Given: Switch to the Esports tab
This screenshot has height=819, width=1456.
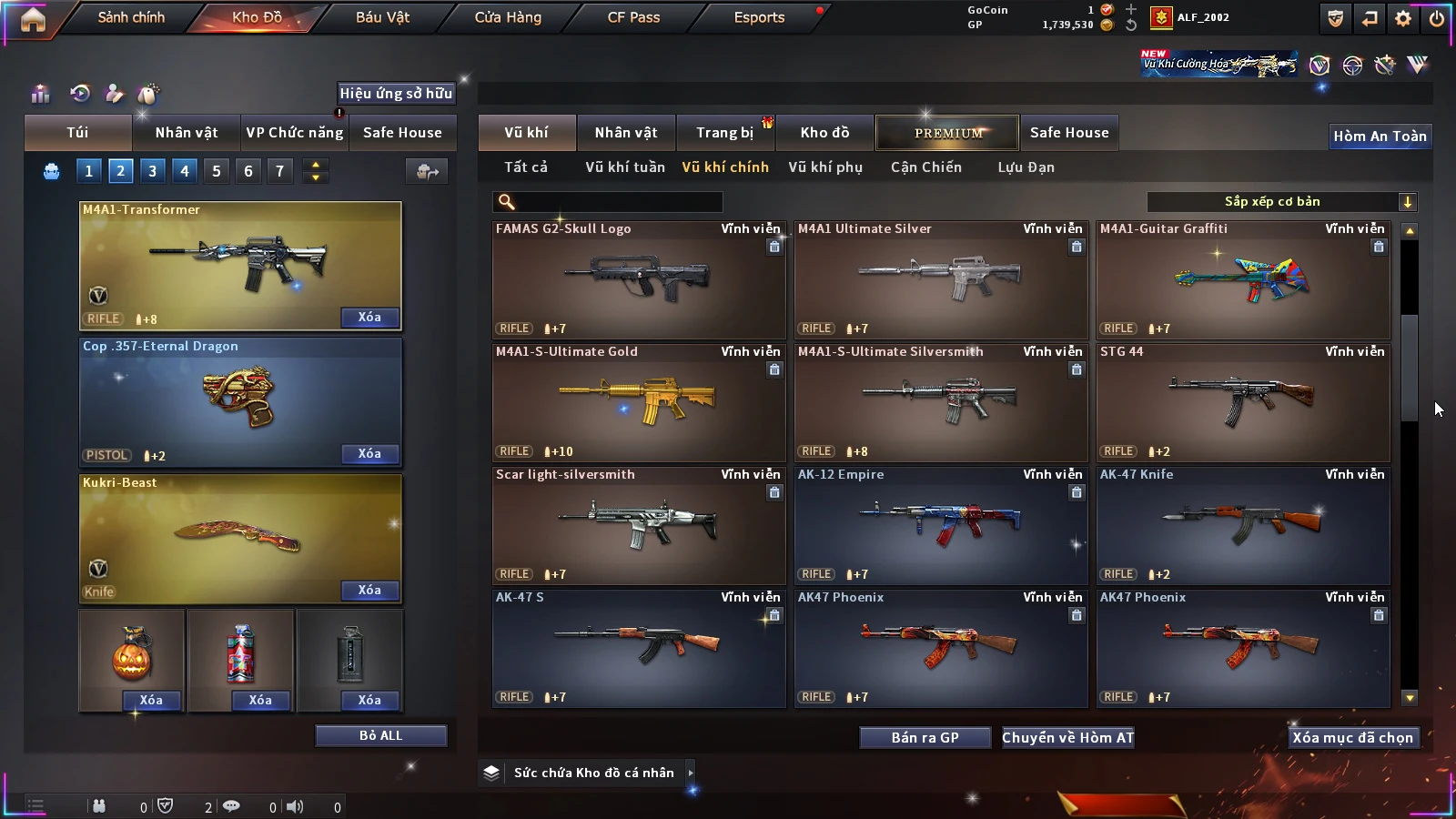Looking at the screenshot, I should point(759,17).
